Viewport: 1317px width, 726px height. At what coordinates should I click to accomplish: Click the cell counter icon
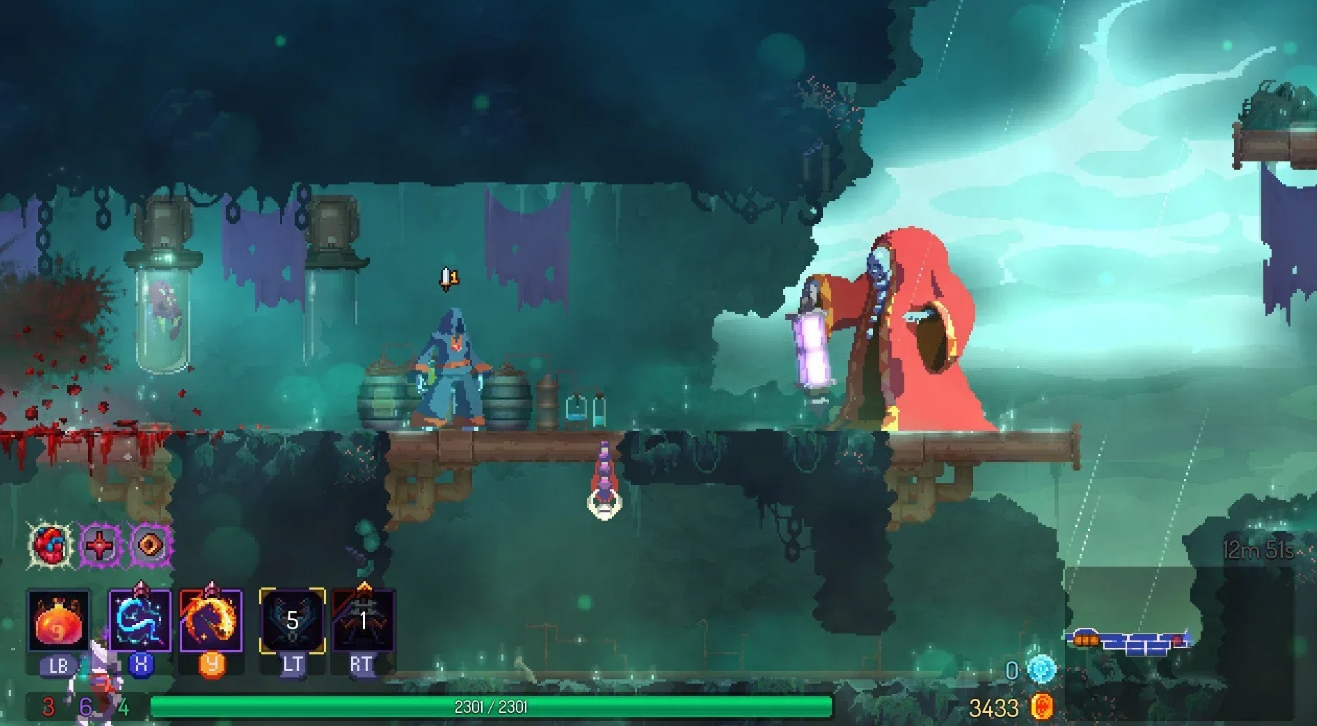click(1041, 668)
